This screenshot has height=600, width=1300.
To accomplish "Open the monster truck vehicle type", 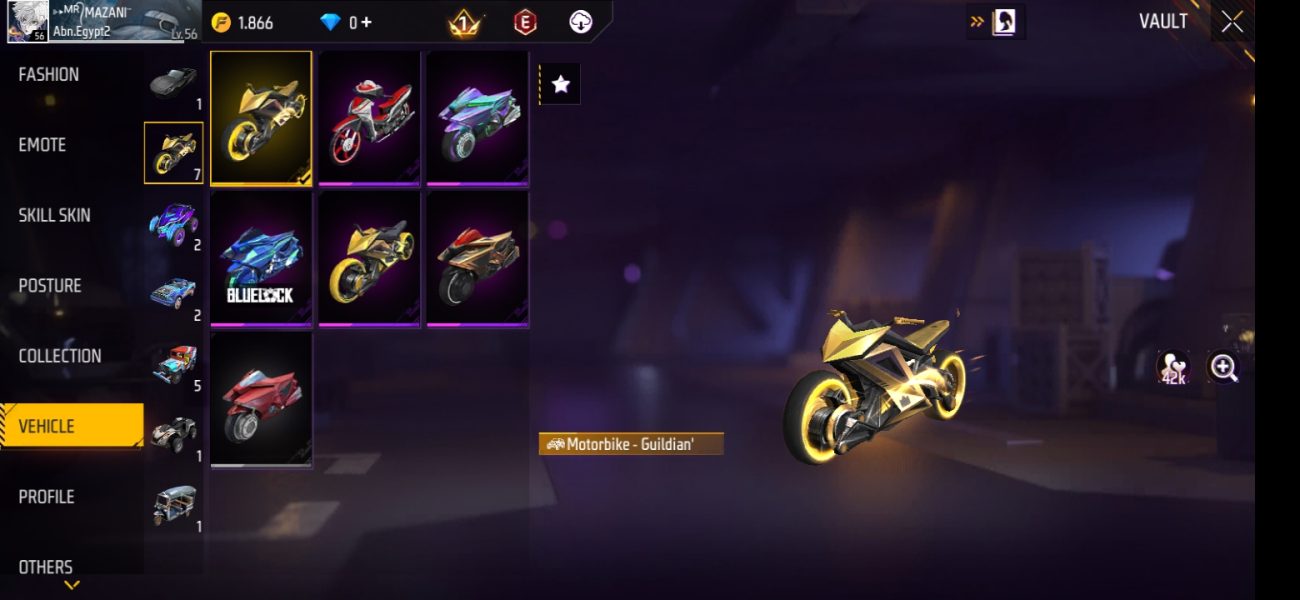I will 174,224.
